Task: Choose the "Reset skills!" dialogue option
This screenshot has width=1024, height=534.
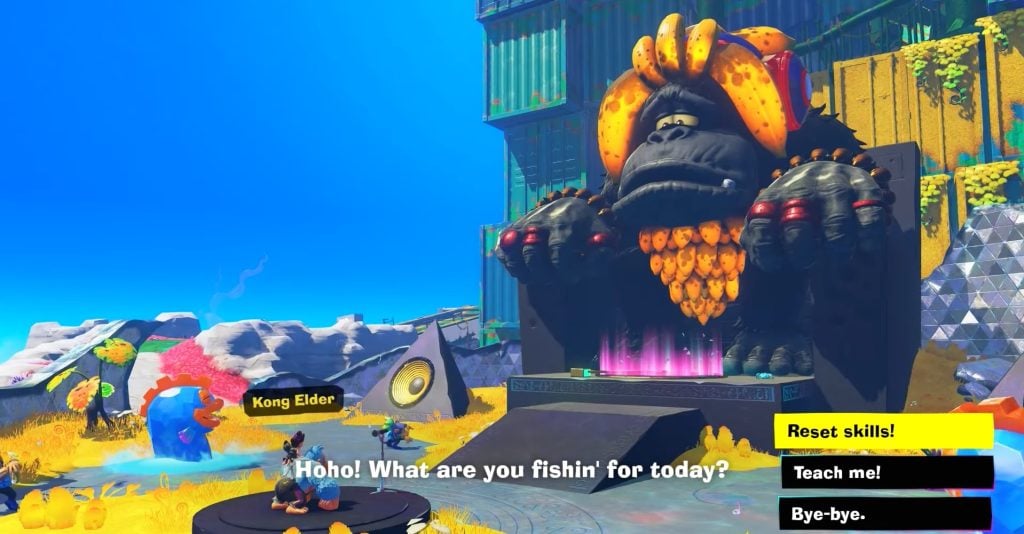Action: pos(882,431)
